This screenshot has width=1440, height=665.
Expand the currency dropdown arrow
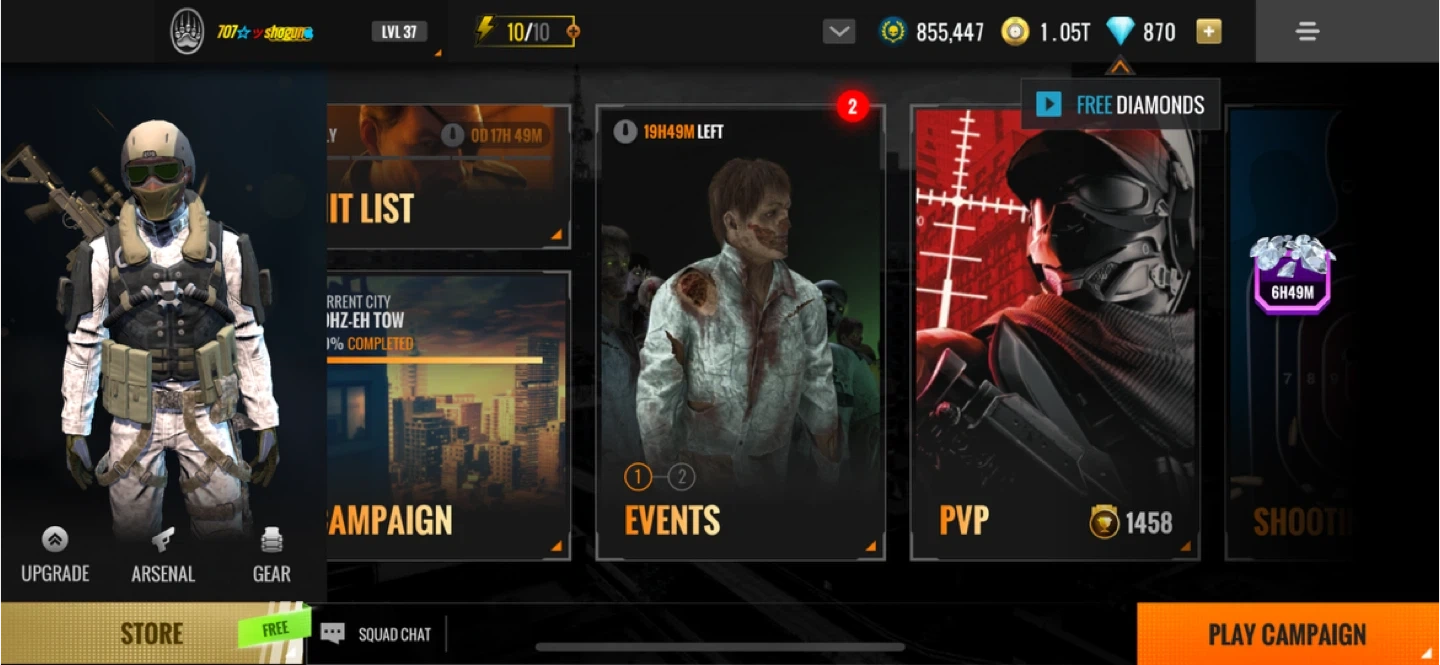tap(839, 32)
